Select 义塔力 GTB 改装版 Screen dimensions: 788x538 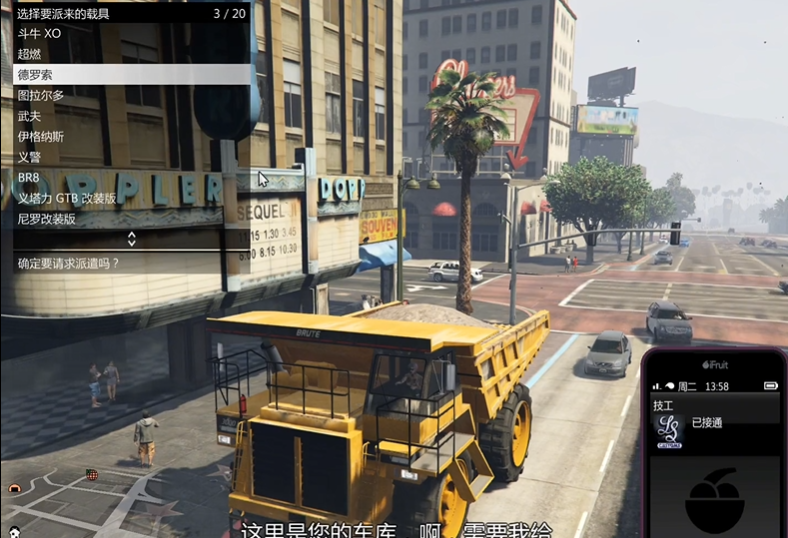point(67,198)
